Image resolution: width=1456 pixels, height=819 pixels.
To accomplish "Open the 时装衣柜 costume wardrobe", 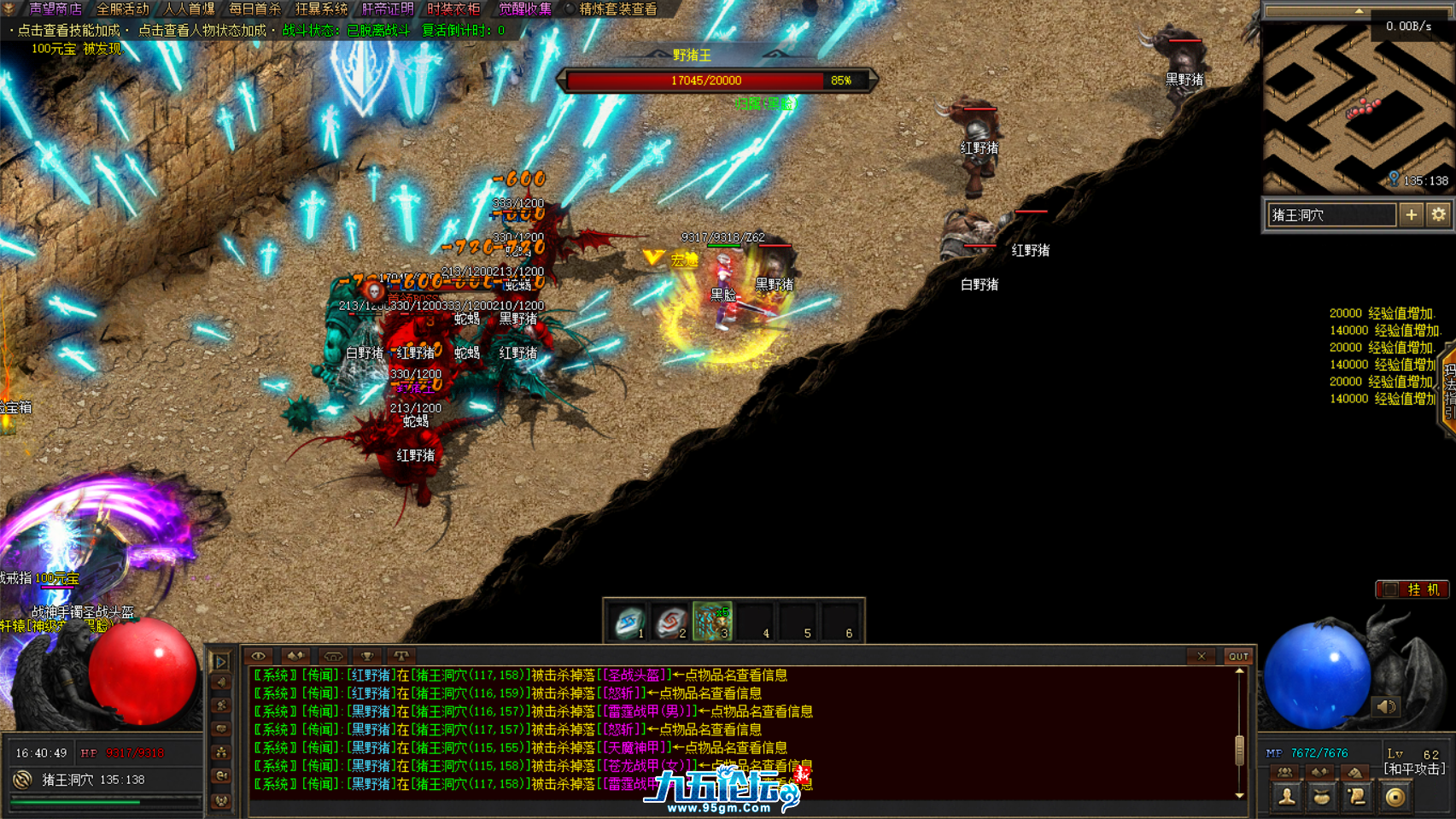I will [x=453, y=9].
